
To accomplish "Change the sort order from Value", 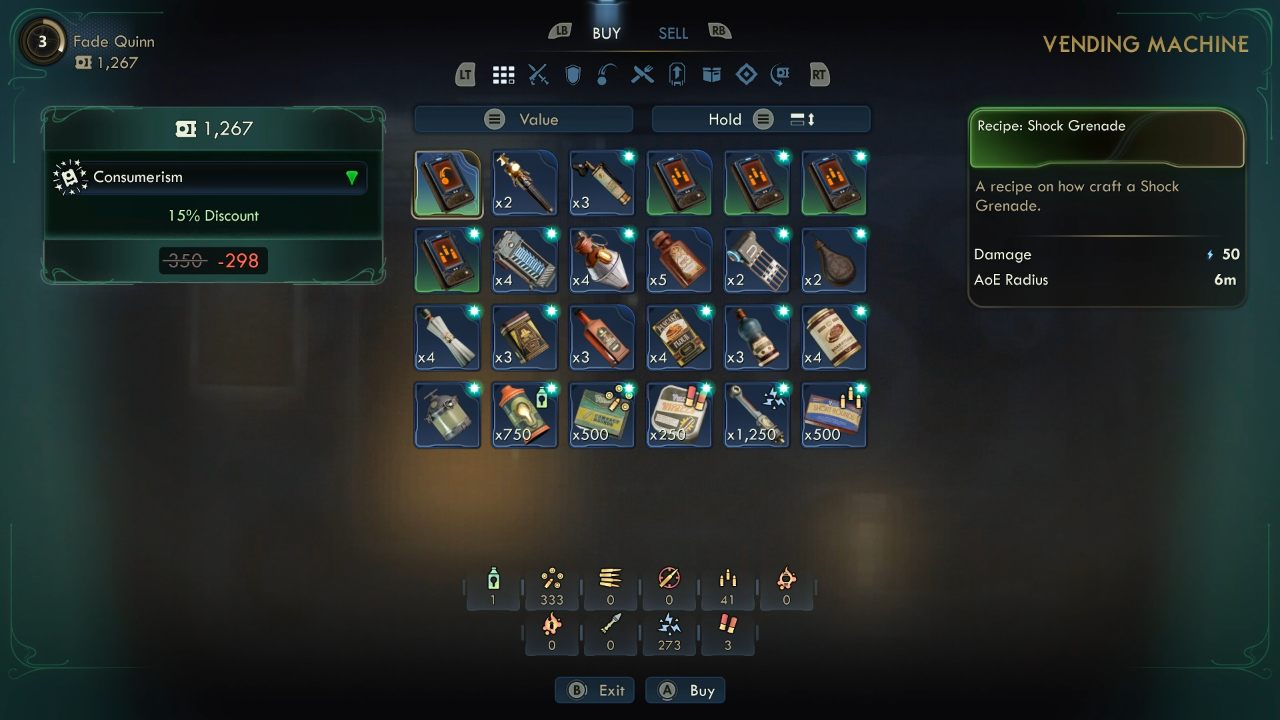I will click(524, 120).
